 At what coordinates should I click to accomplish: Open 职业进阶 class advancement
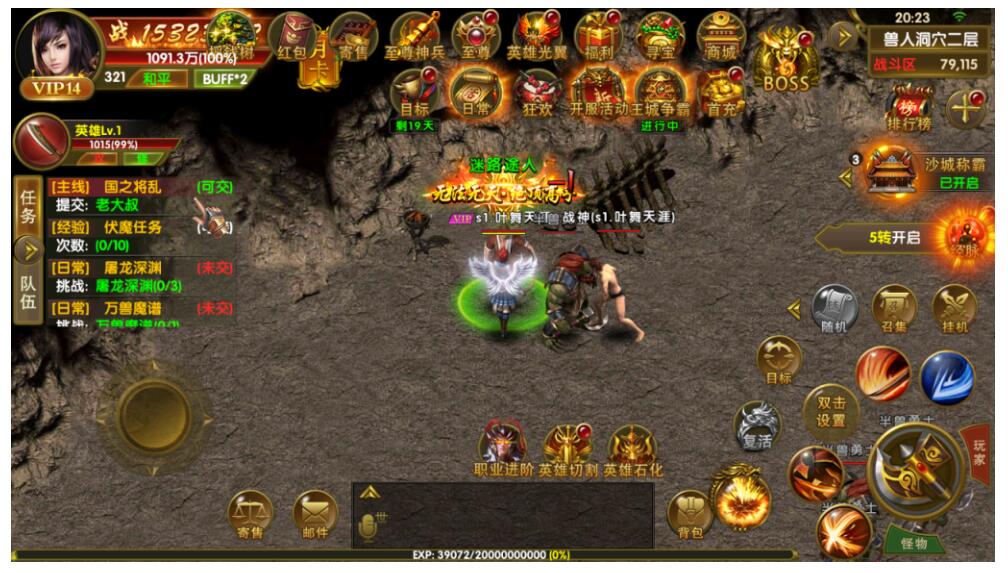pos(503,450)
